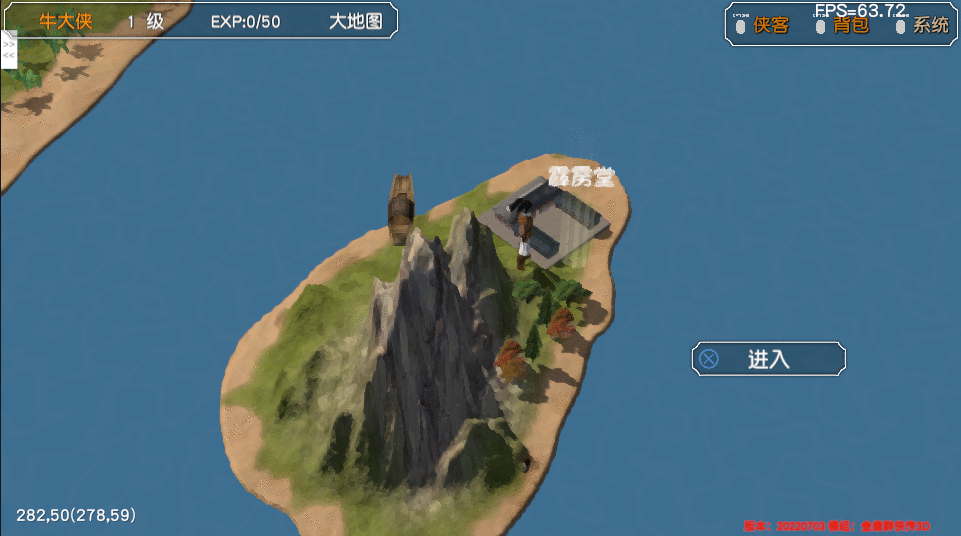The width and height of the screenshot is (961, 536).
Task: Select the 牛大侠 character name
Action: pyautogui.click(x=65, y=21)
